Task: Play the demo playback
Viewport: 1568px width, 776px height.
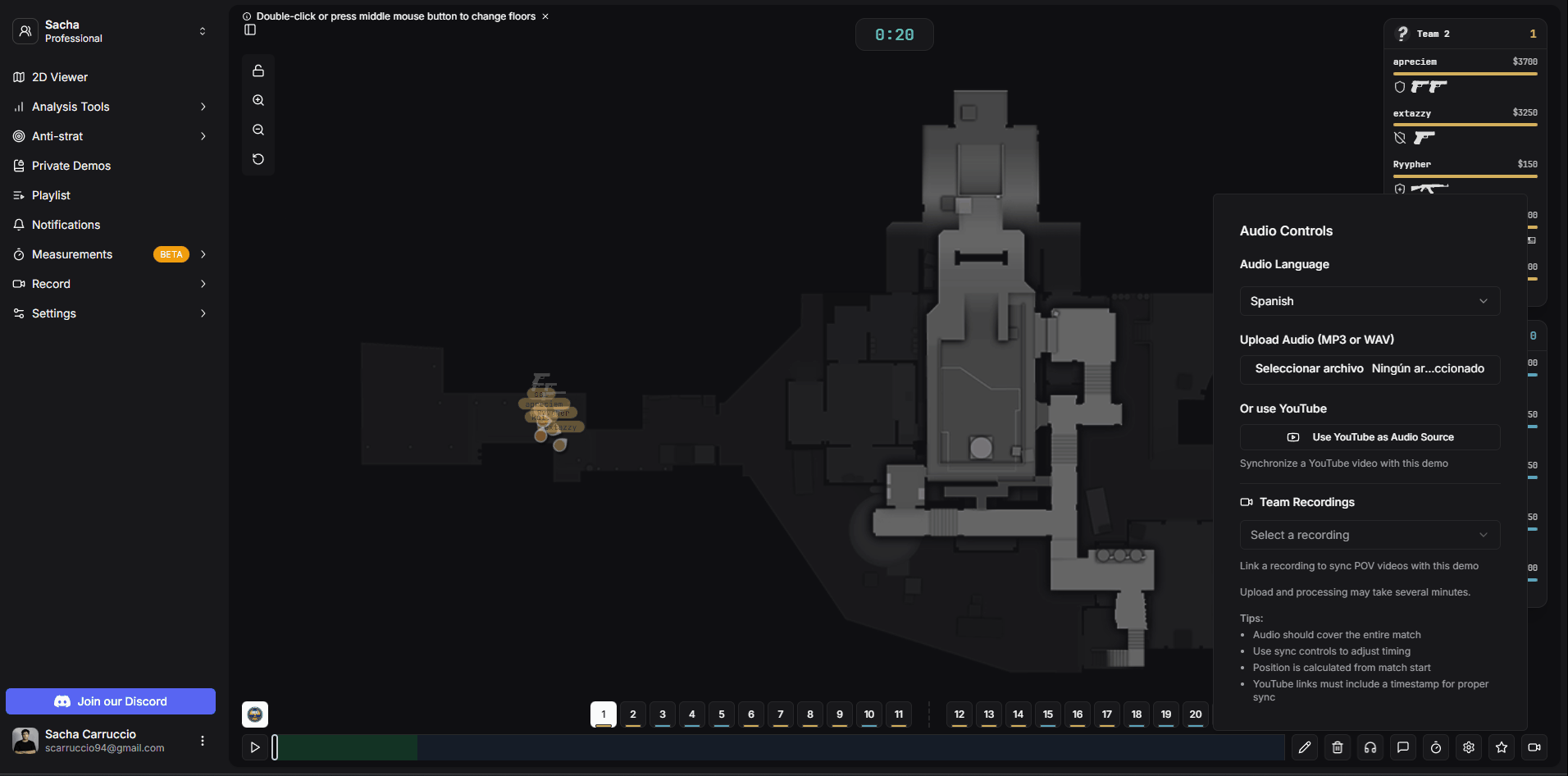Action: tap(255, 747)
